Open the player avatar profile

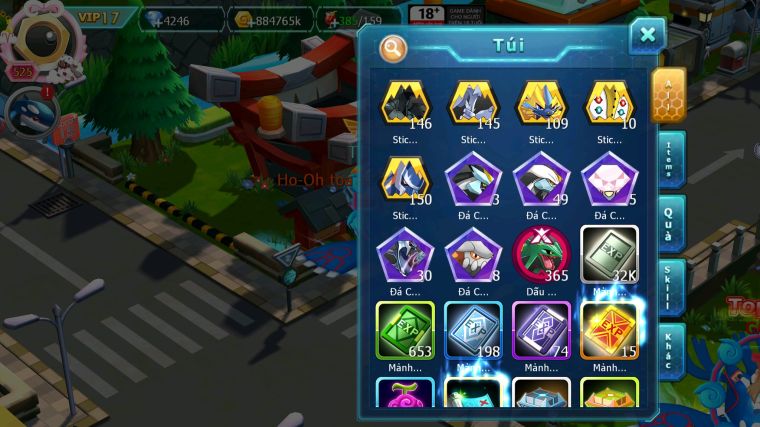(x=40, y=37)
